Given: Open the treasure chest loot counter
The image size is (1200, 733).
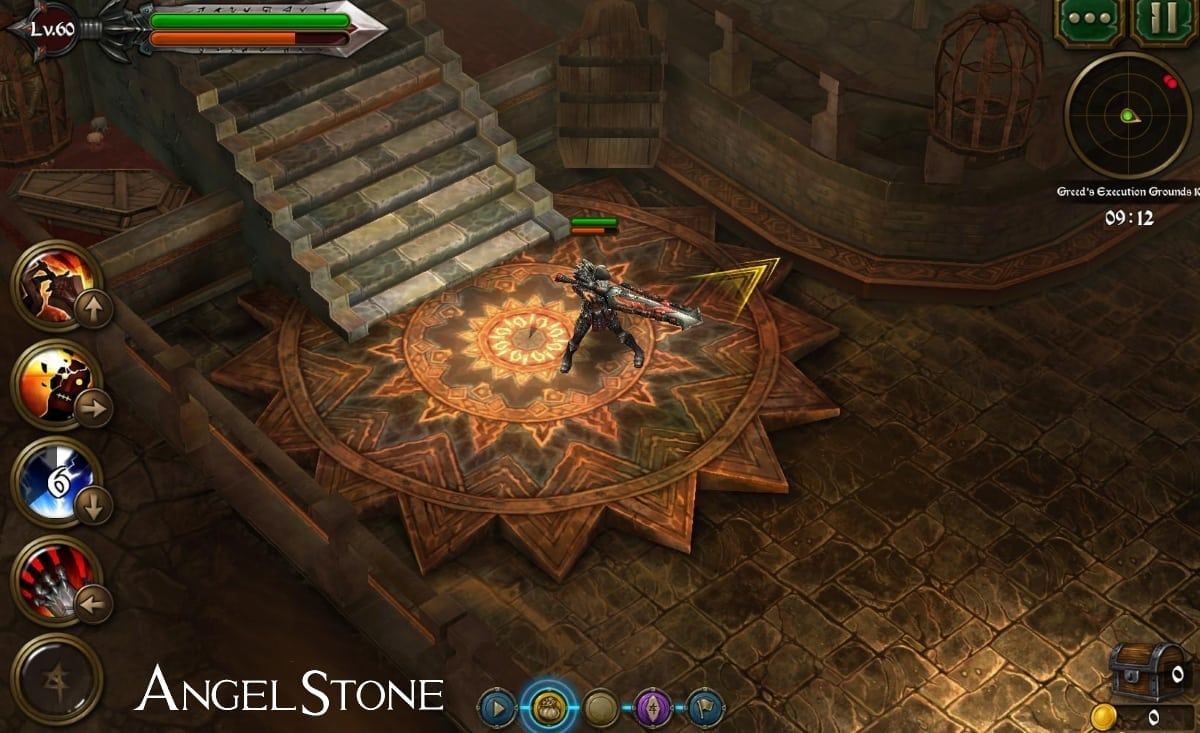Looking at the screenshot, I should (x=1150, y=671).
